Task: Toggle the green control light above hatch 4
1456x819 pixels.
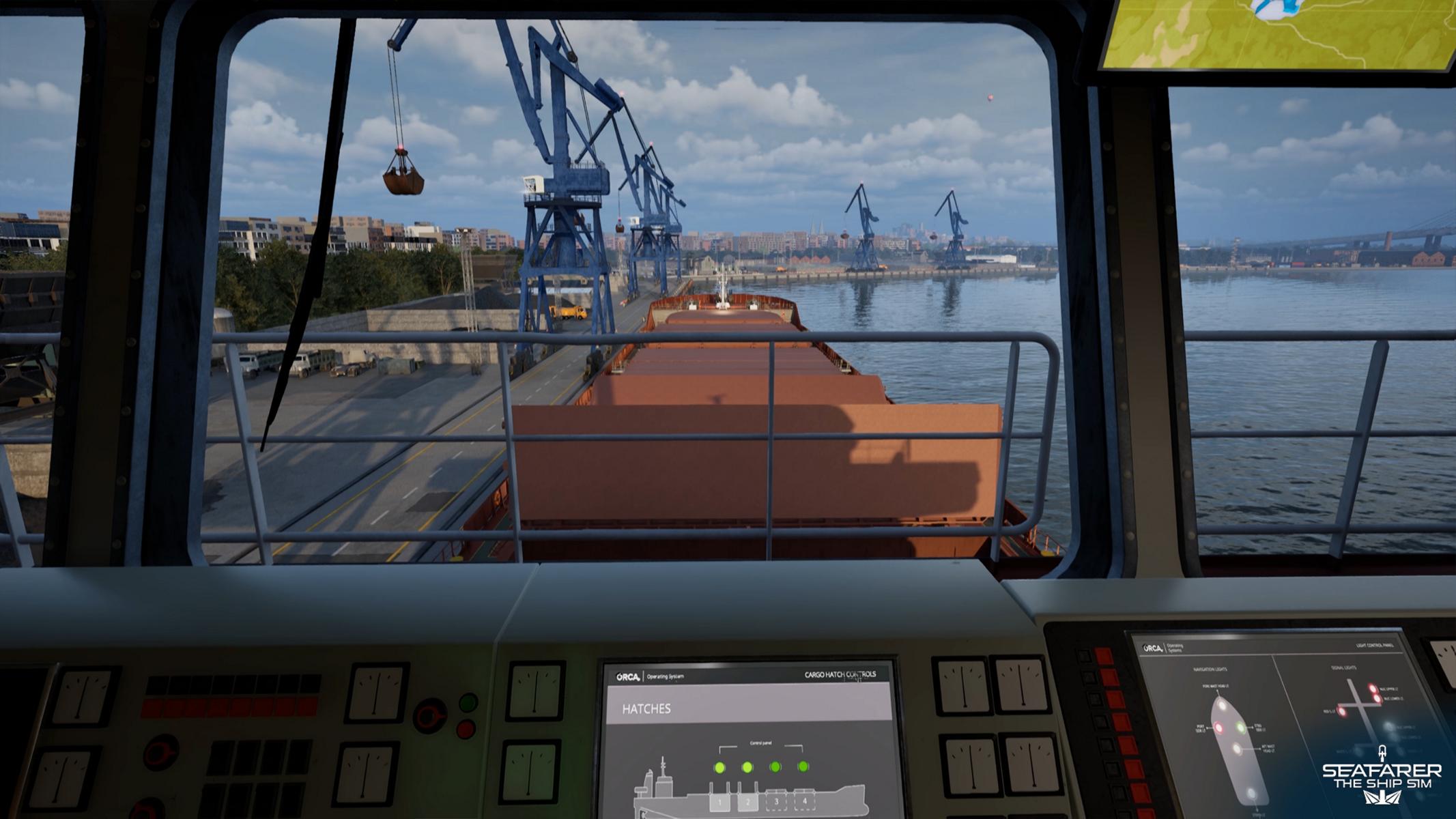Action: [x=803, y=766]
